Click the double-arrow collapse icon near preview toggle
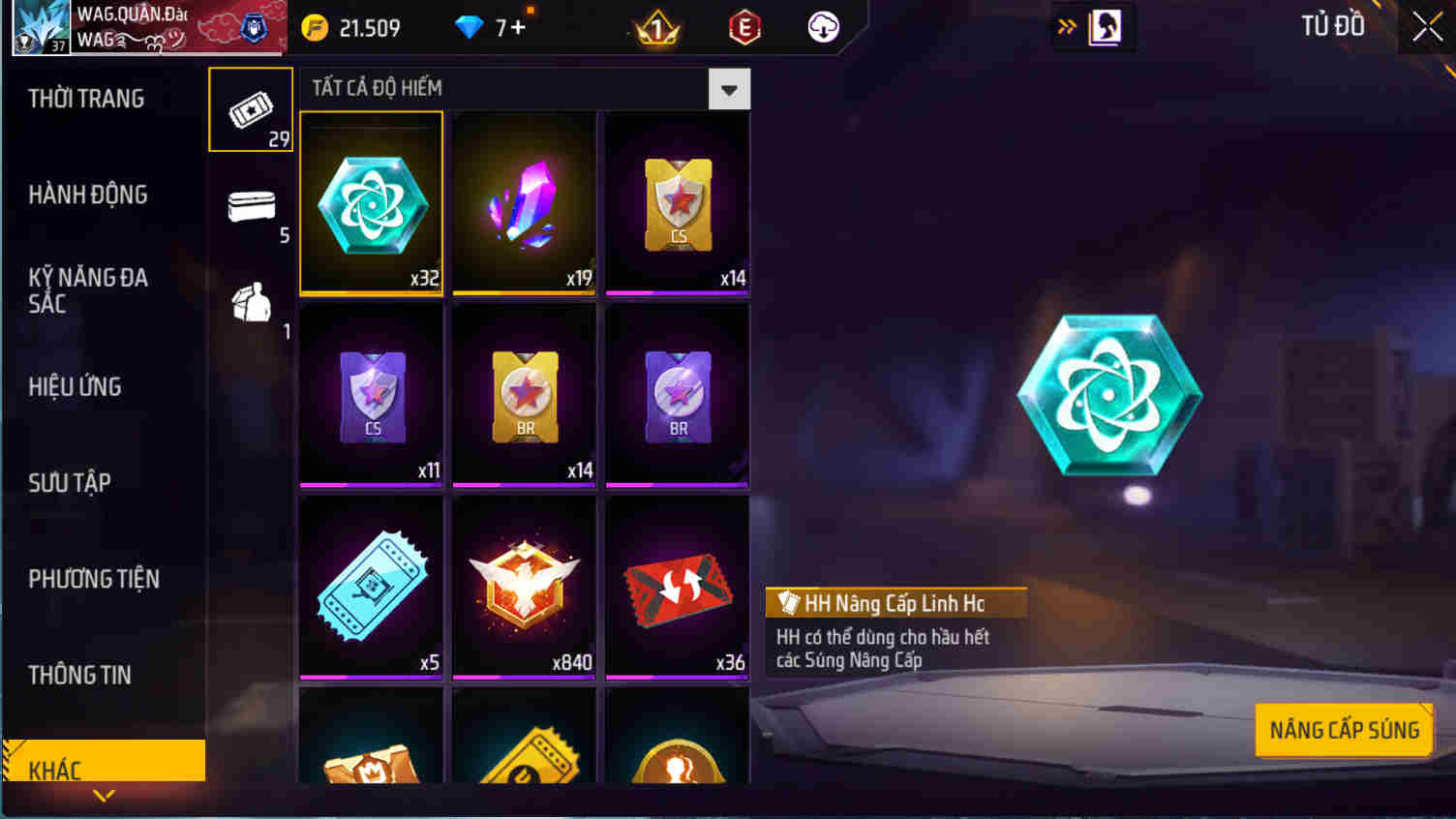This screenshot has height=819, width=1456. pyautogui.click(x=1065, y=26)
